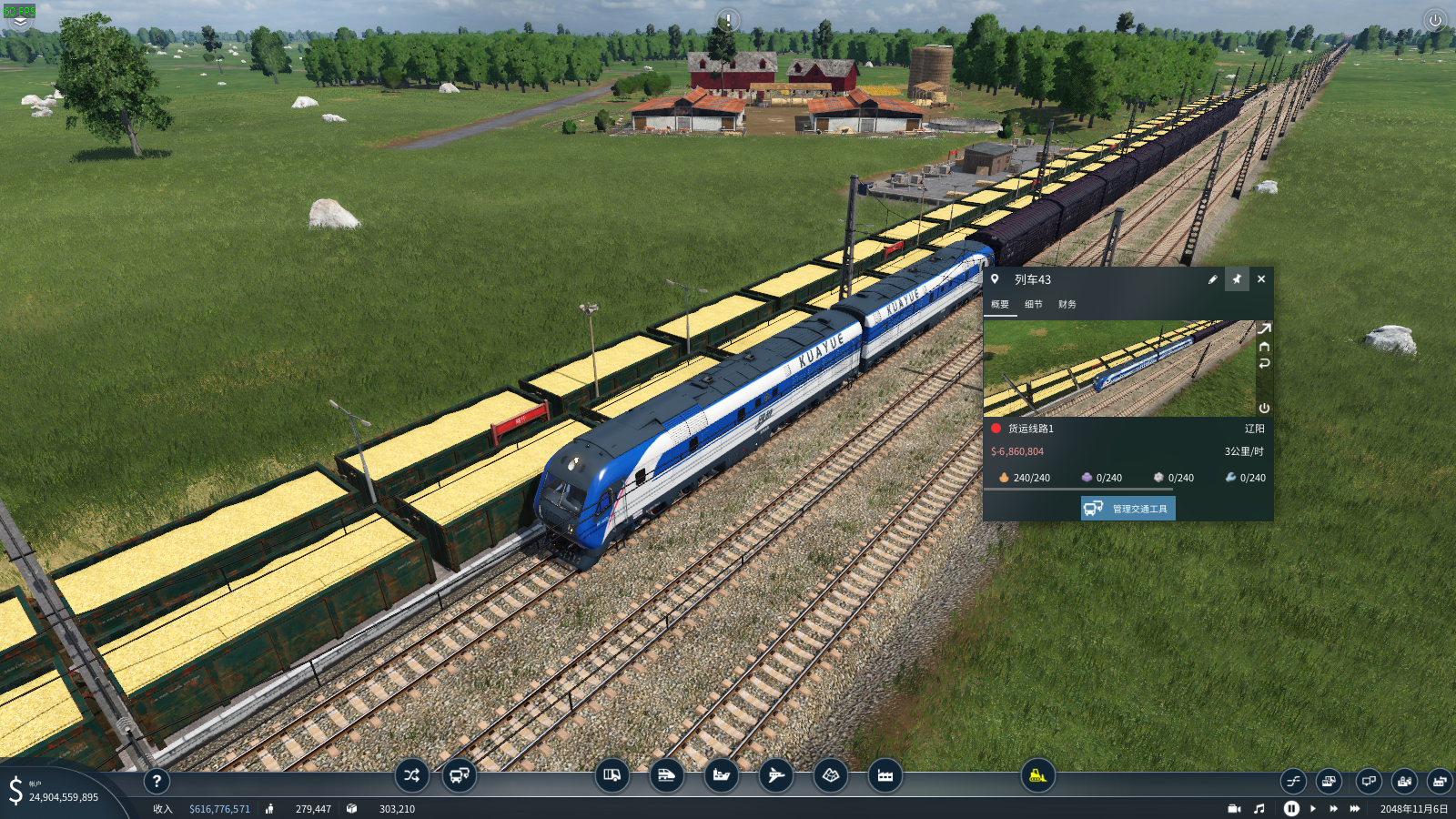
Task: Open the line manager shuffle-arrows icon
Action: click(x=411, y=775)
